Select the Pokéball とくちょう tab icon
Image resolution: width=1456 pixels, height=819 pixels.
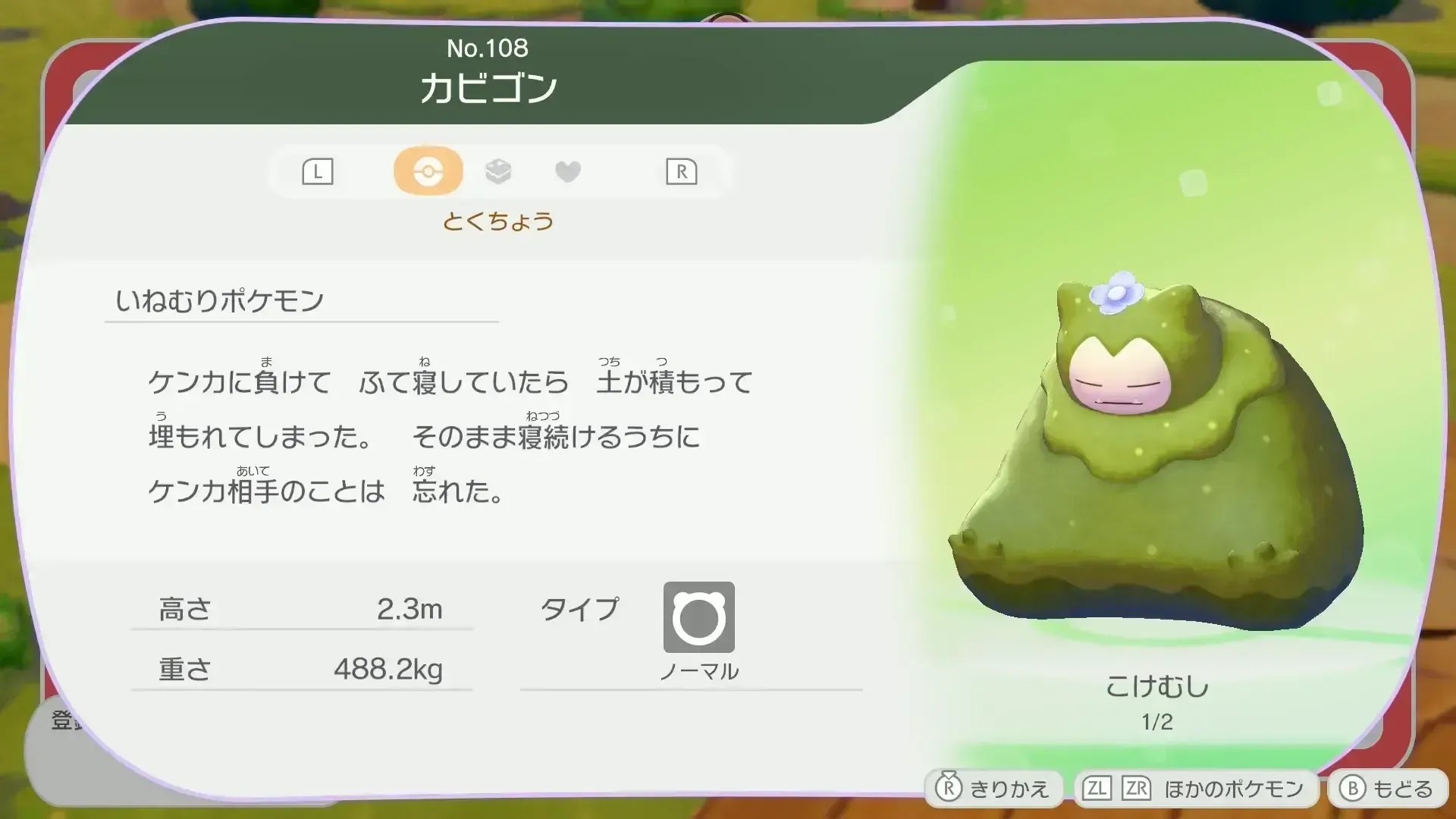click(x=428, y=171)
